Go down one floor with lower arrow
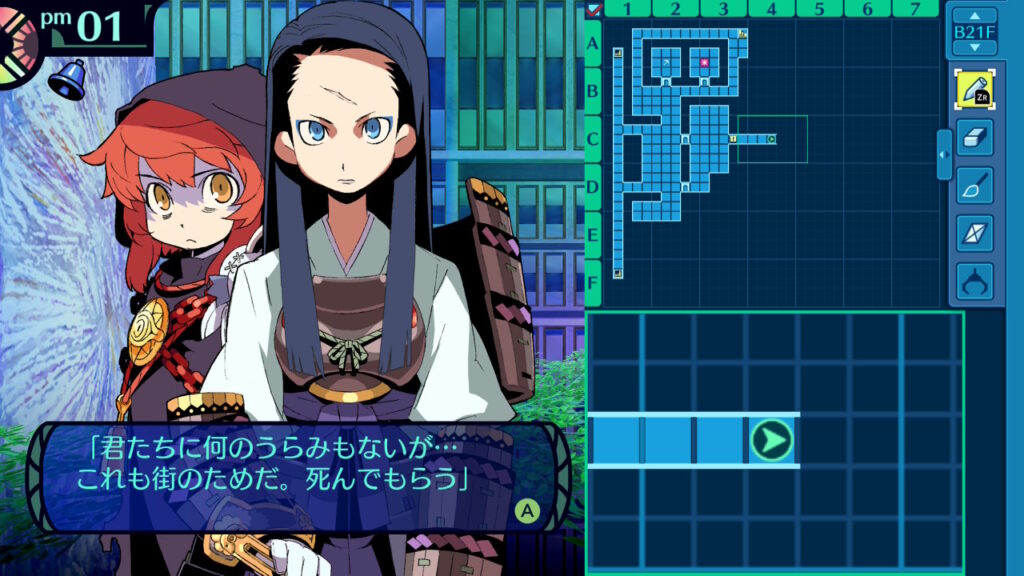 [974, 47]
